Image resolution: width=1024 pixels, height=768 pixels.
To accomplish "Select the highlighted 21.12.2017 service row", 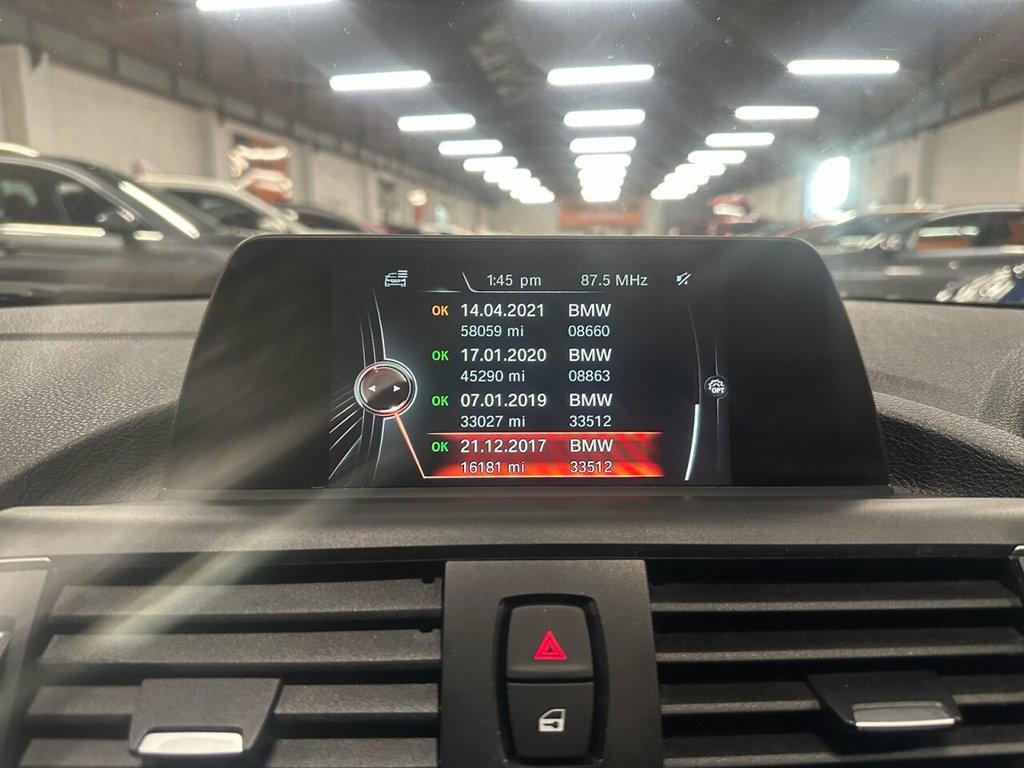I will pos(522,455).
